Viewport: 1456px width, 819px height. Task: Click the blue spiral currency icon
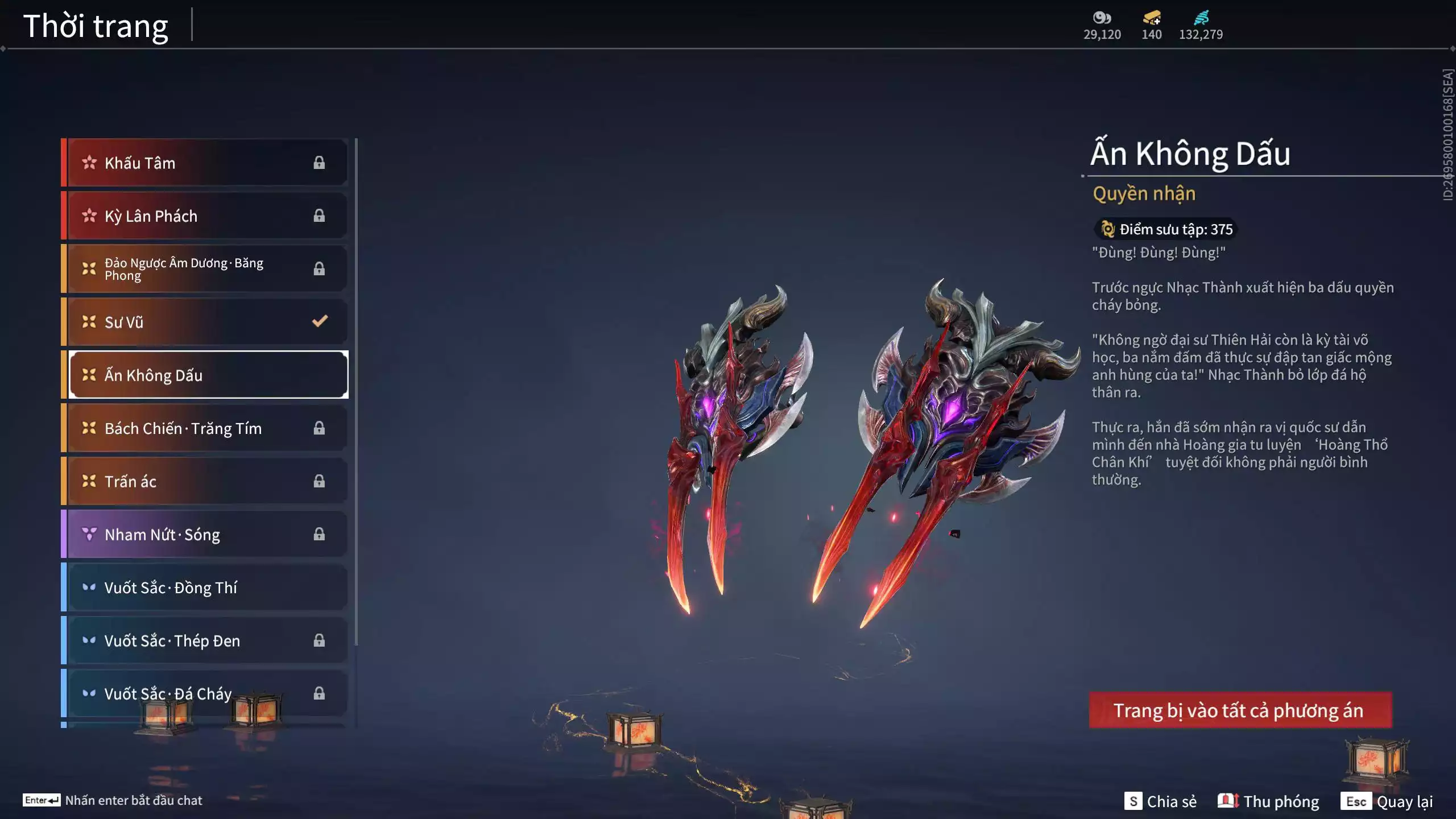(x=1201, y=17)
